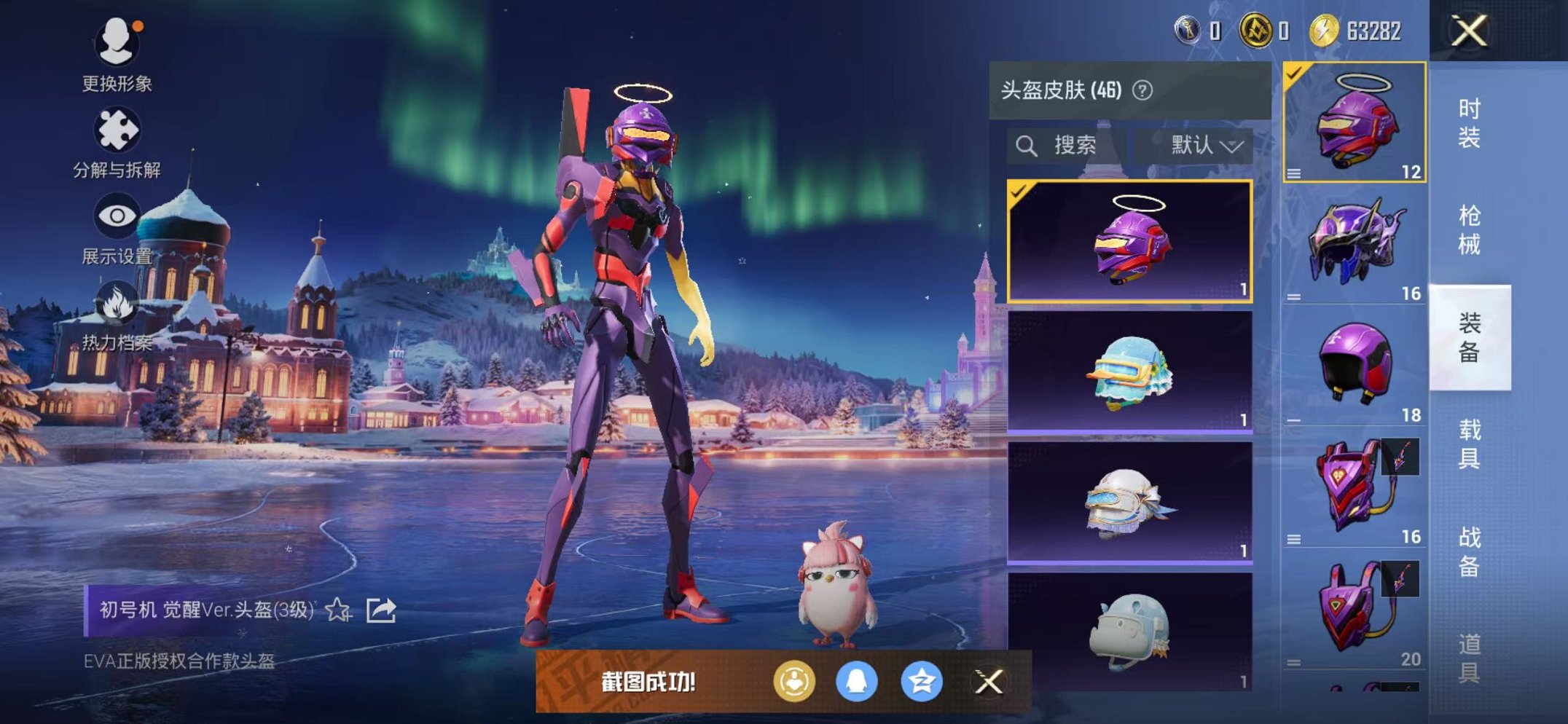Screen dimensions: 1568x724
Task: Favorite the helmet with the star icon
Action: pos(338,610)
